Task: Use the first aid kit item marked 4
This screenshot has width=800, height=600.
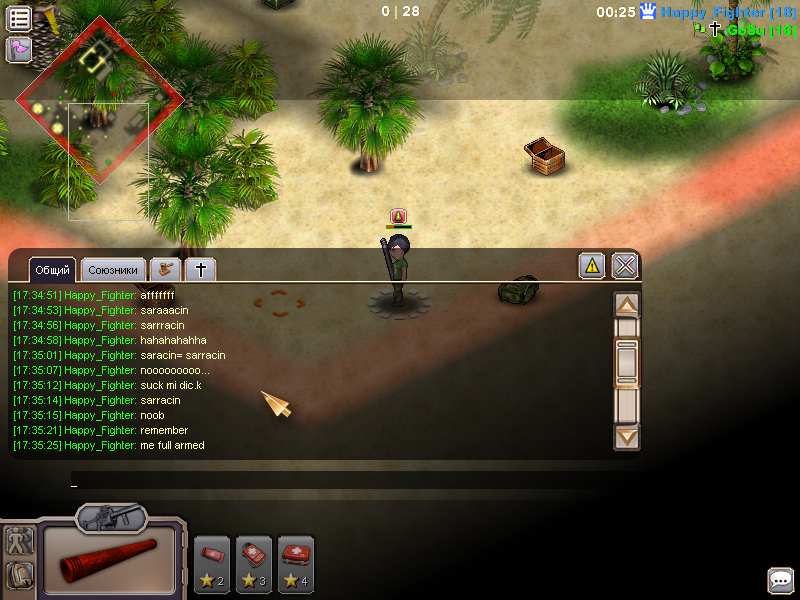Action: pos(296,564)
